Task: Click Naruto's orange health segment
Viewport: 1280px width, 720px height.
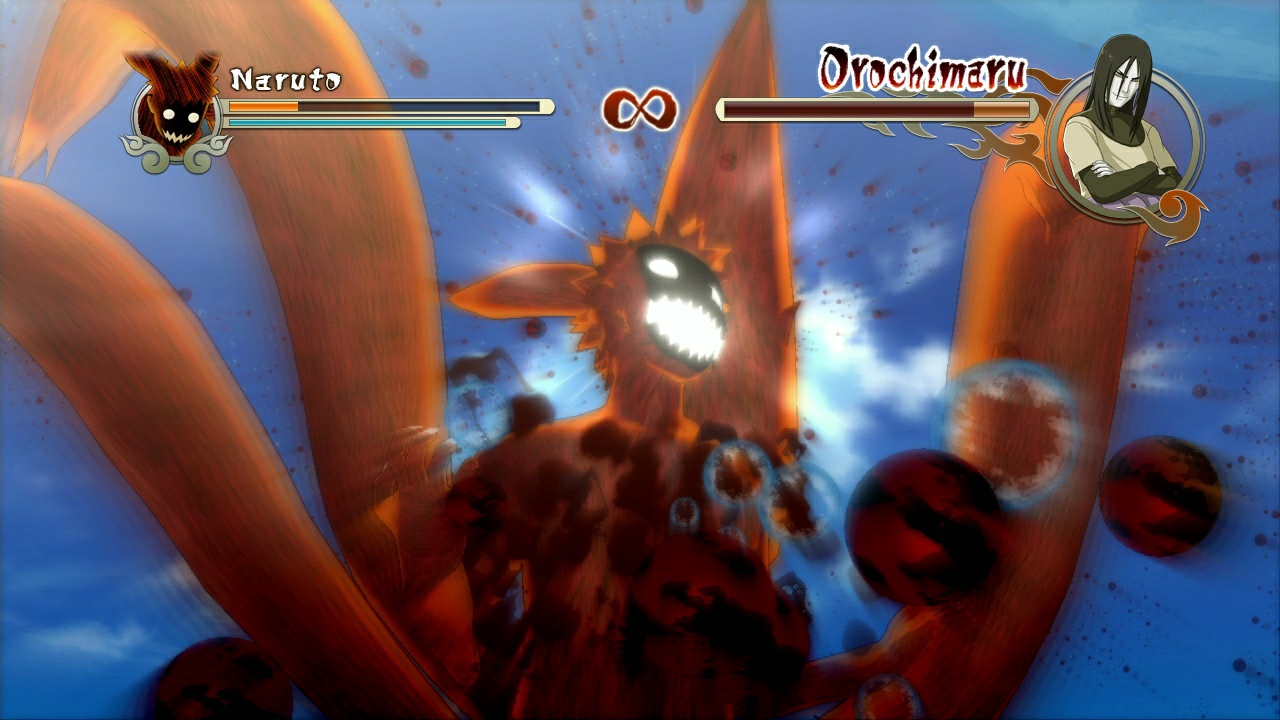Action: click(x=263, y=106)
